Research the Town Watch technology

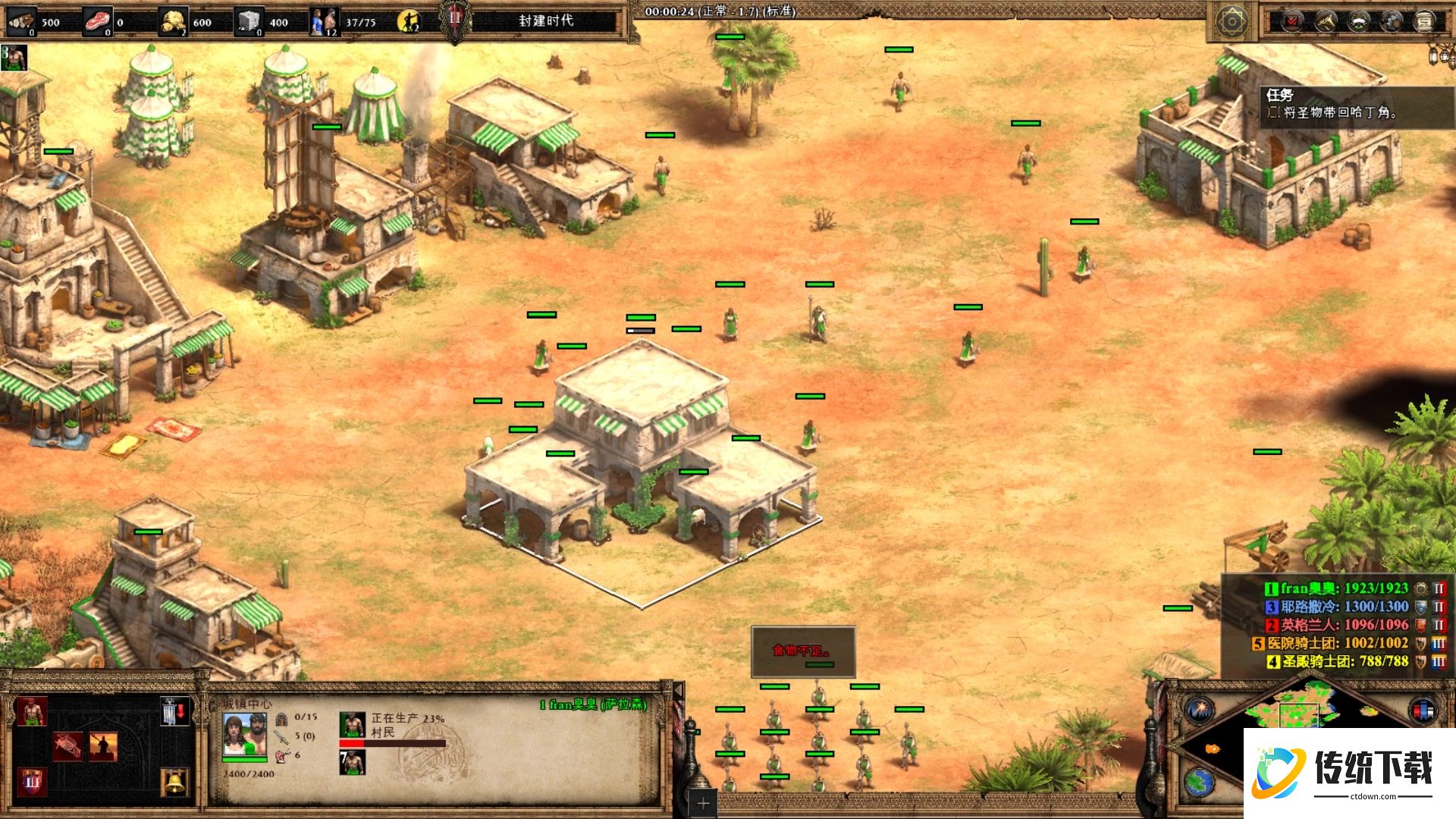click(103, 746)
